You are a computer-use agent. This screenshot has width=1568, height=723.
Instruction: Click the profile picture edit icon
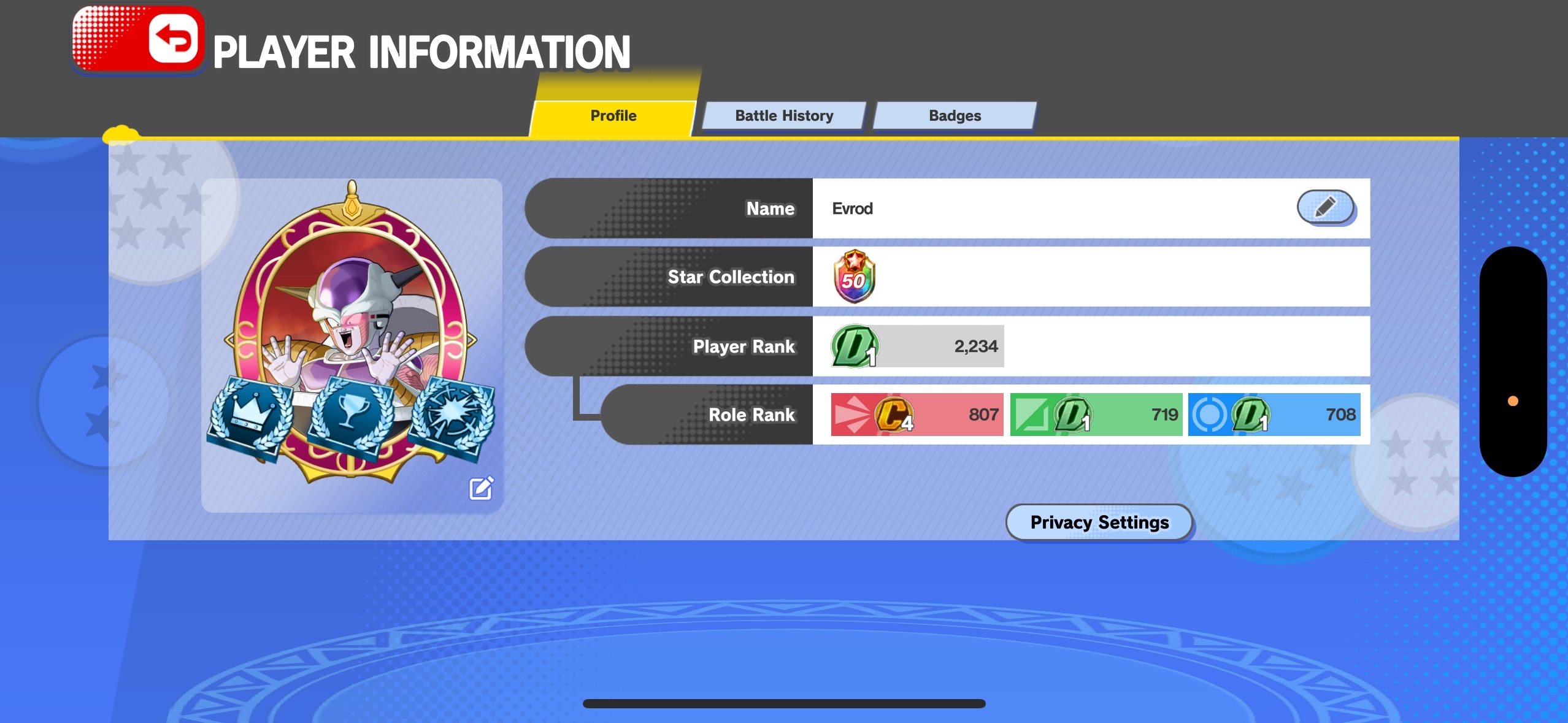pos(481,488)
